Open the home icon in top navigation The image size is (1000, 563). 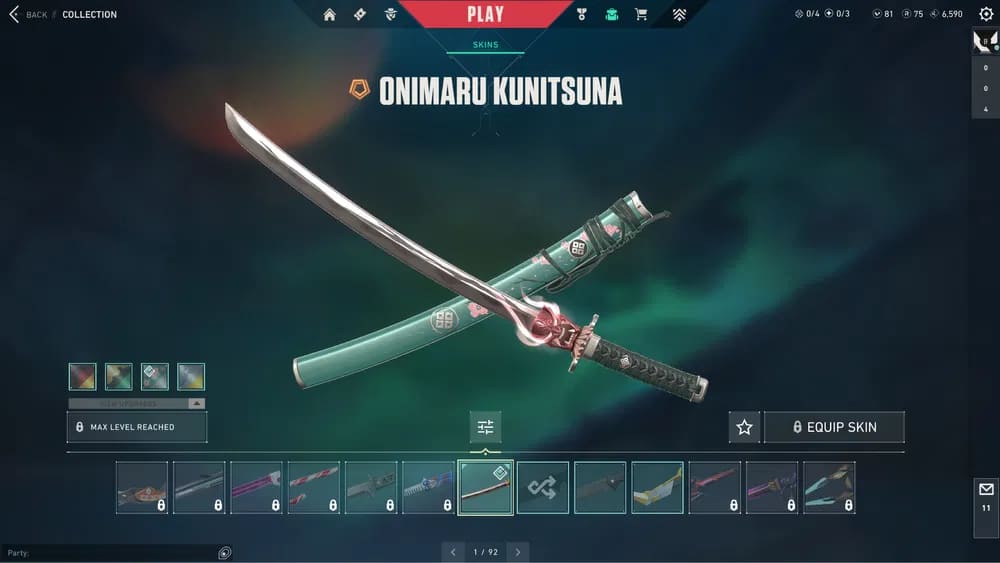tap(329, 14)
